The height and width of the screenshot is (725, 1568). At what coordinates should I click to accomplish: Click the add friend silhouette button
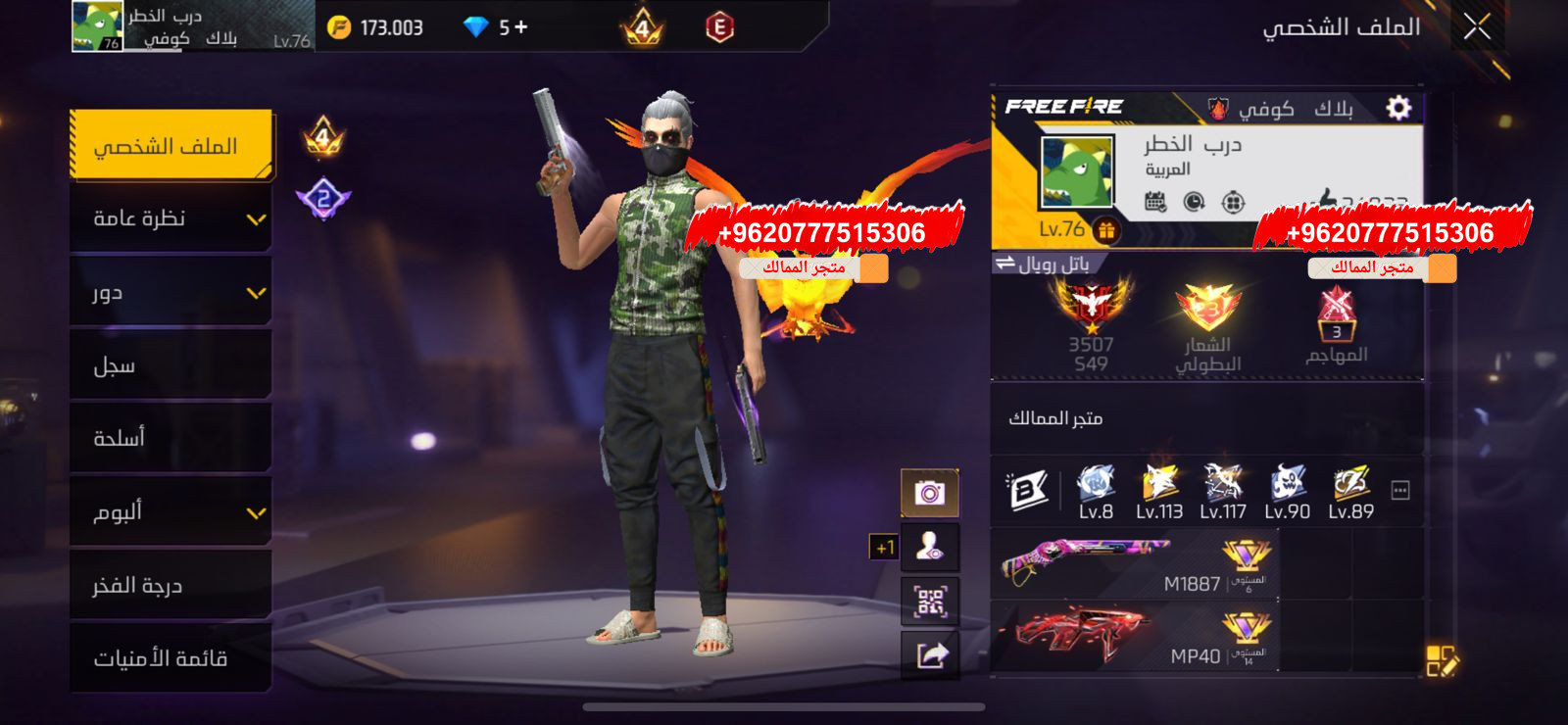click(929, 547)
